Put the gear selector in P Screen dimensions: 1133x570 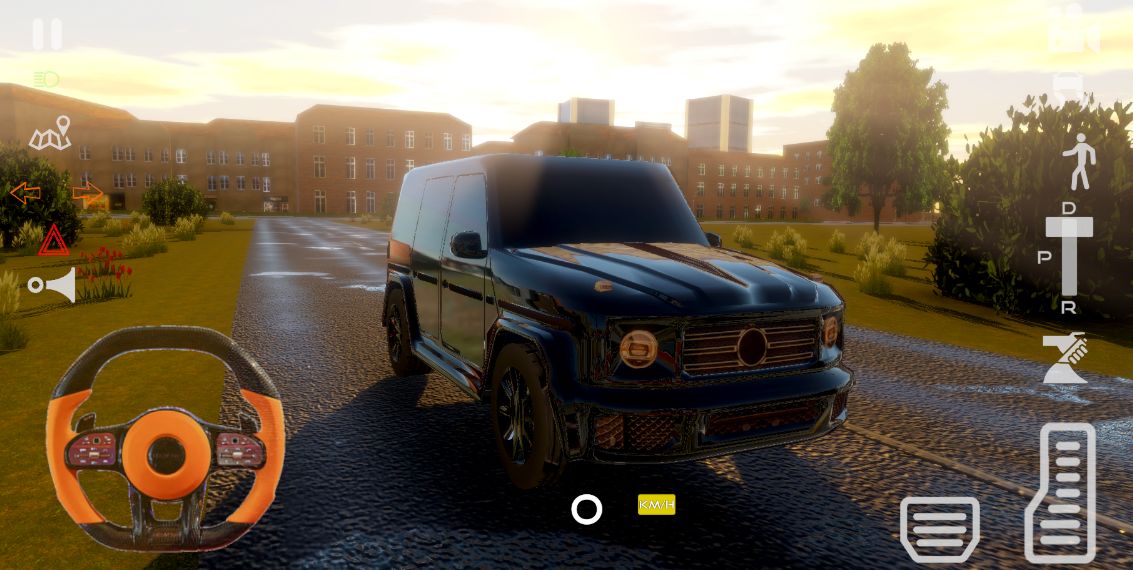point(1044,257)
